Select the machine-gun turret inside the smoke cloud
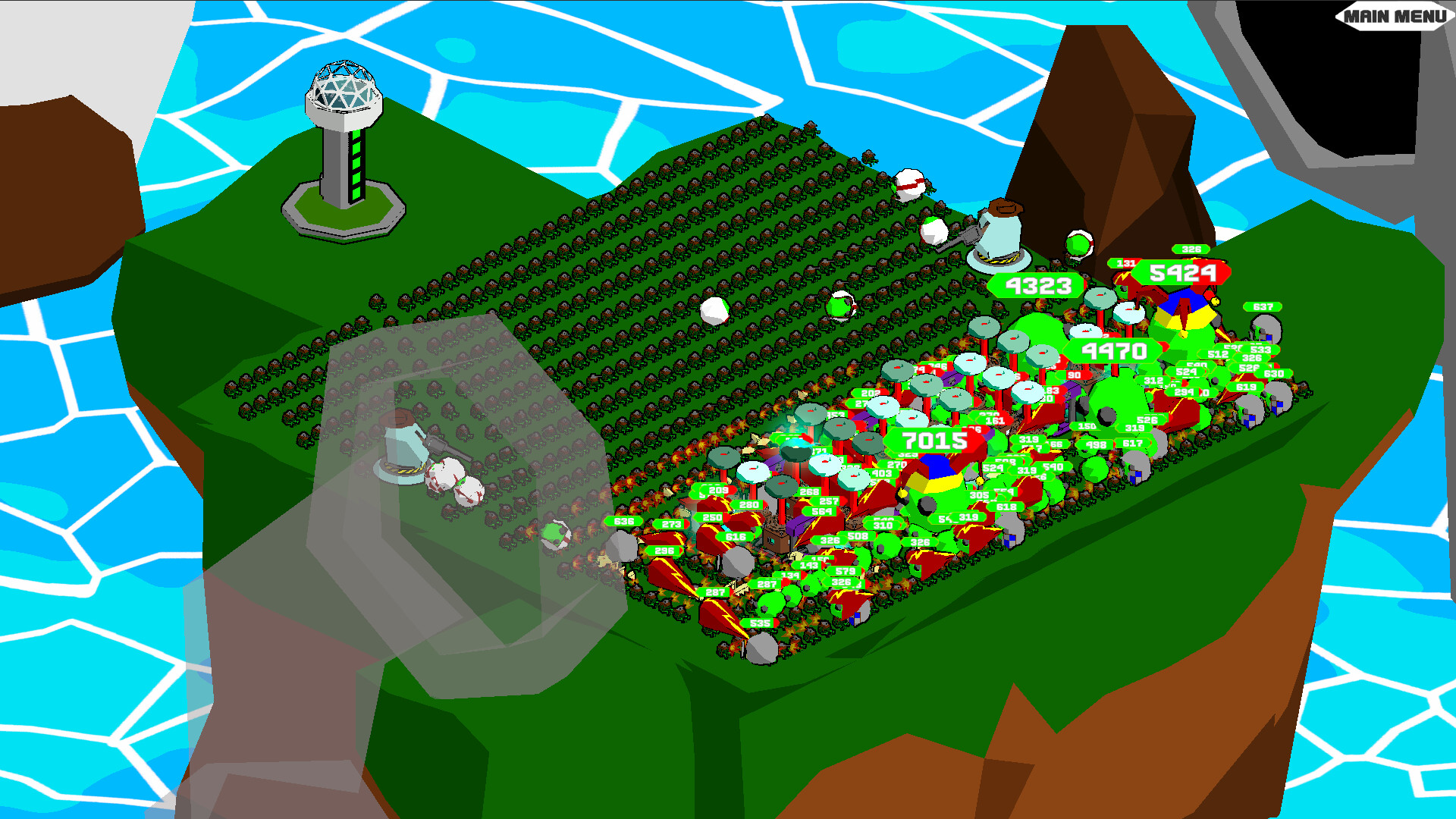The image size is (1456, 819). pos(401,446)
